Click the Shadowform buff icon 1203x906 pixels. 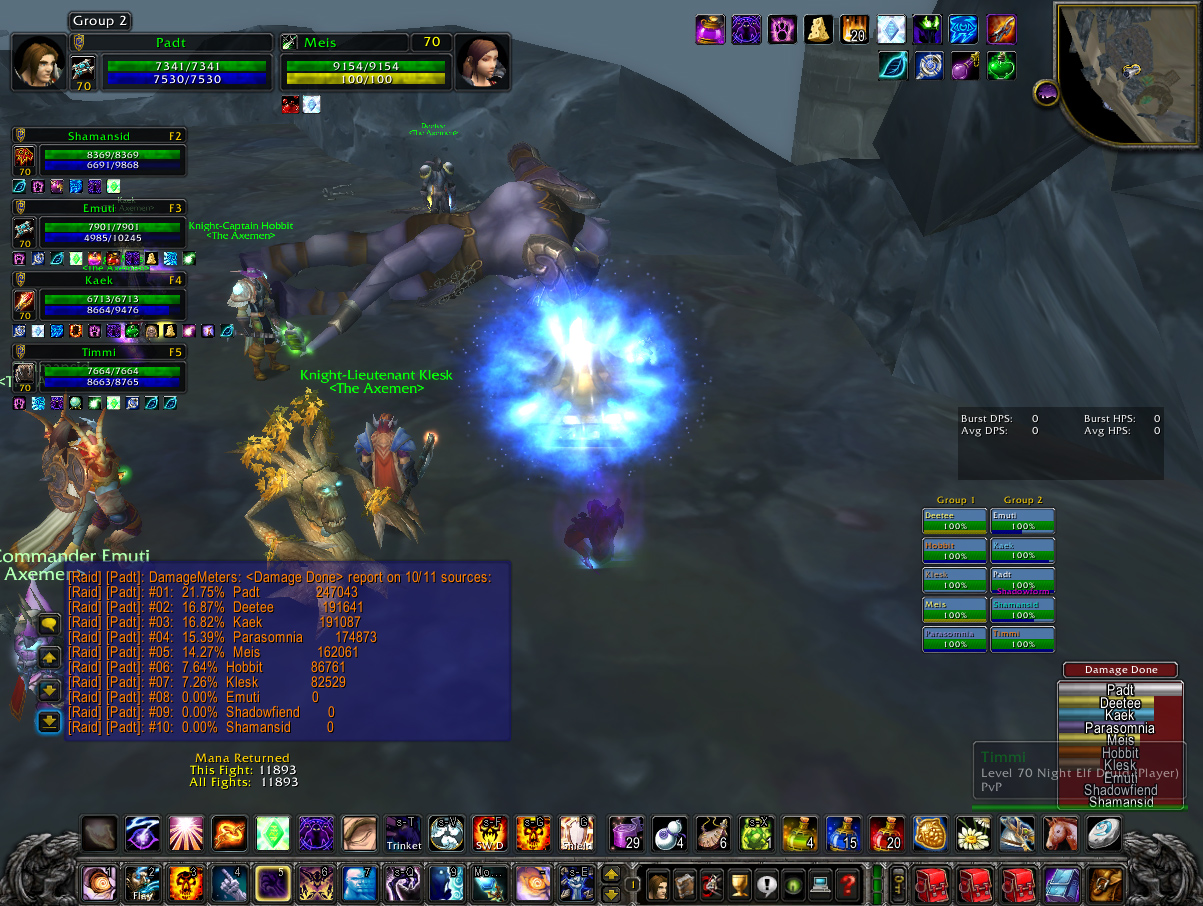tap(746, 29)
